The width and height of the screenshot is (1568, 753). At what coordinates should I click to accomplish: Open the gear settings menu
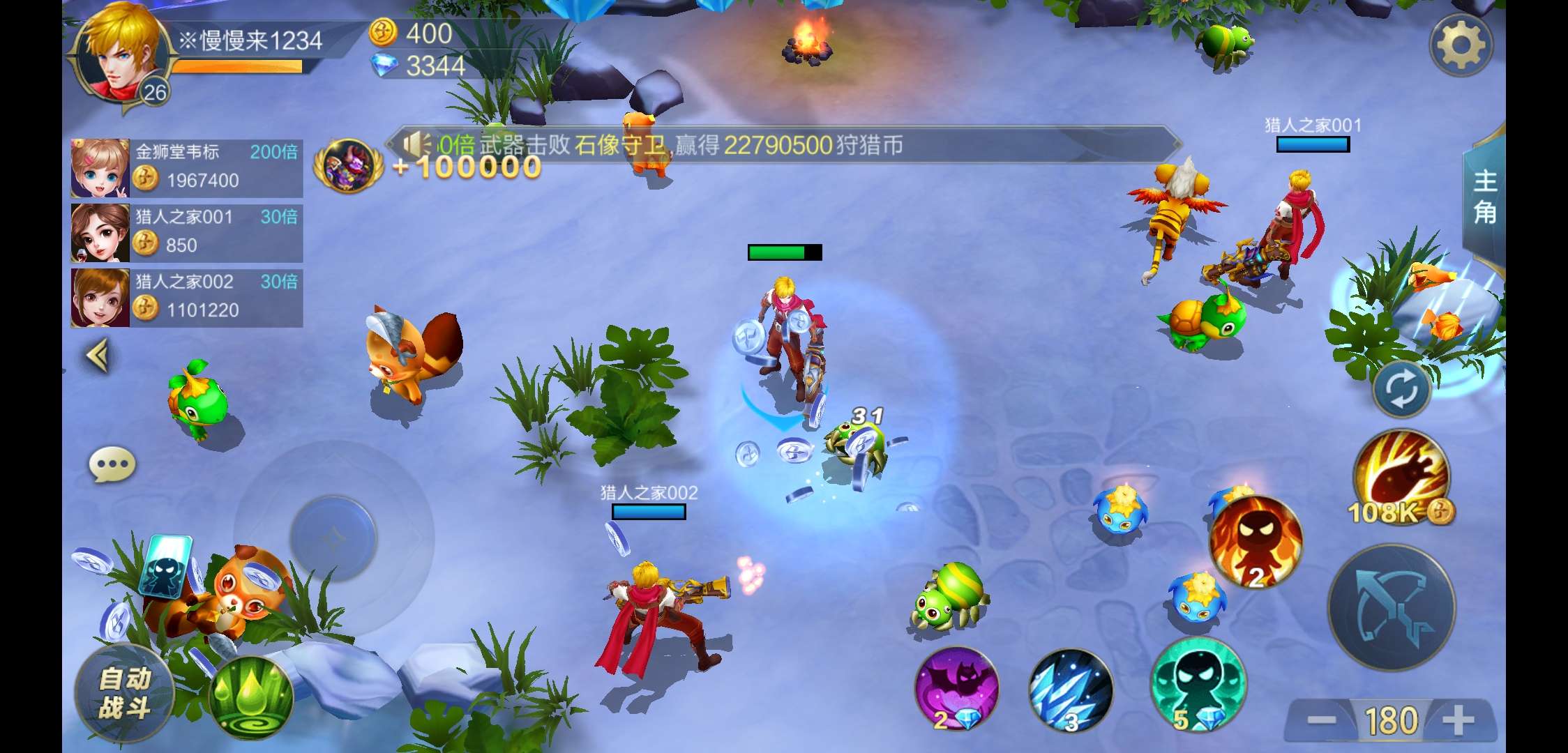1460,45
